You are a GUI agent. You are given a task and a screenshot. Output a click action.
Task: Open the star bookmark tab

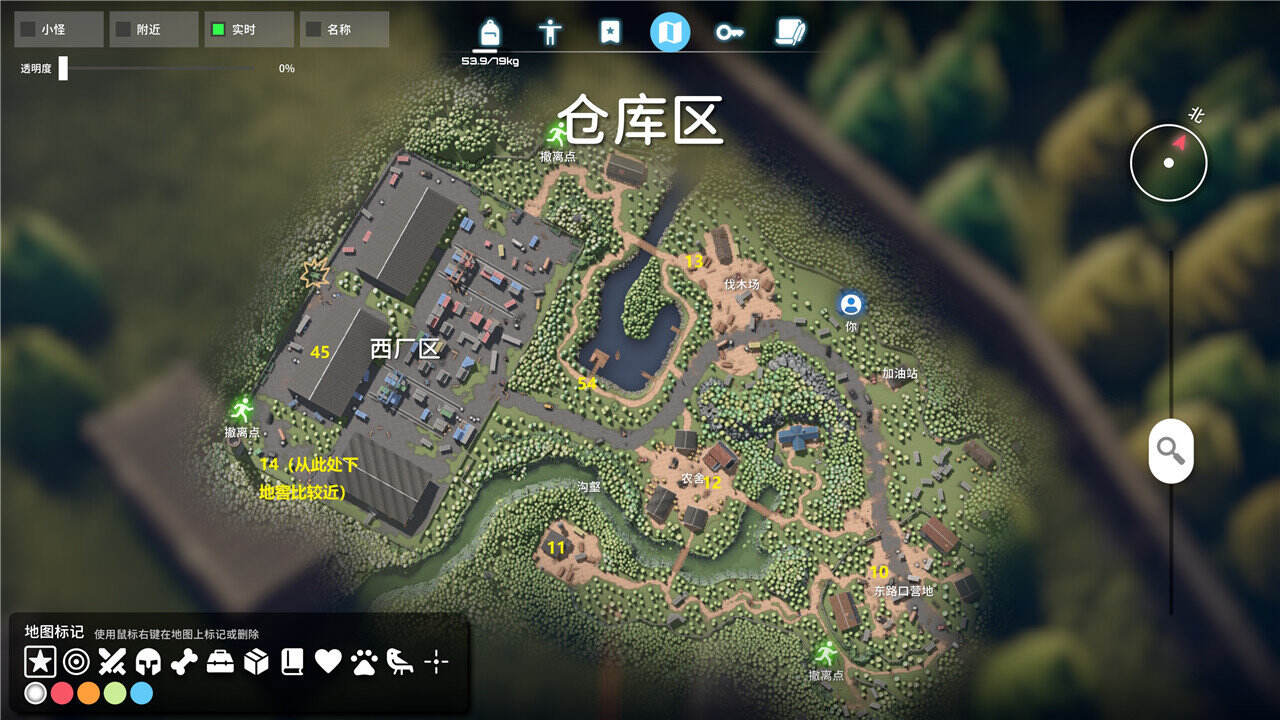610,32
